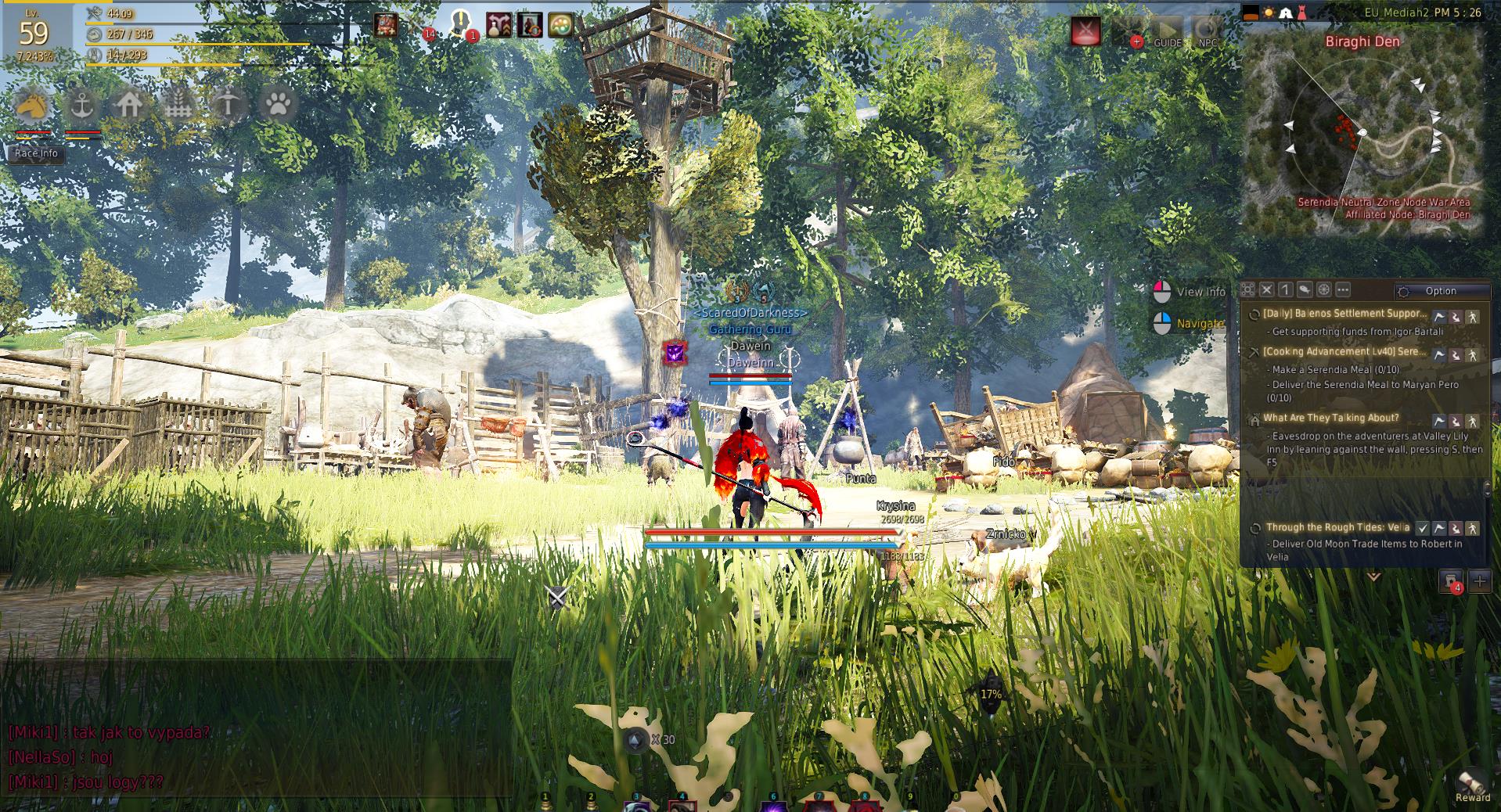The image size is (1501, 812).
Task: Open the quest Option button
Action: click(x=1441, y=291)
